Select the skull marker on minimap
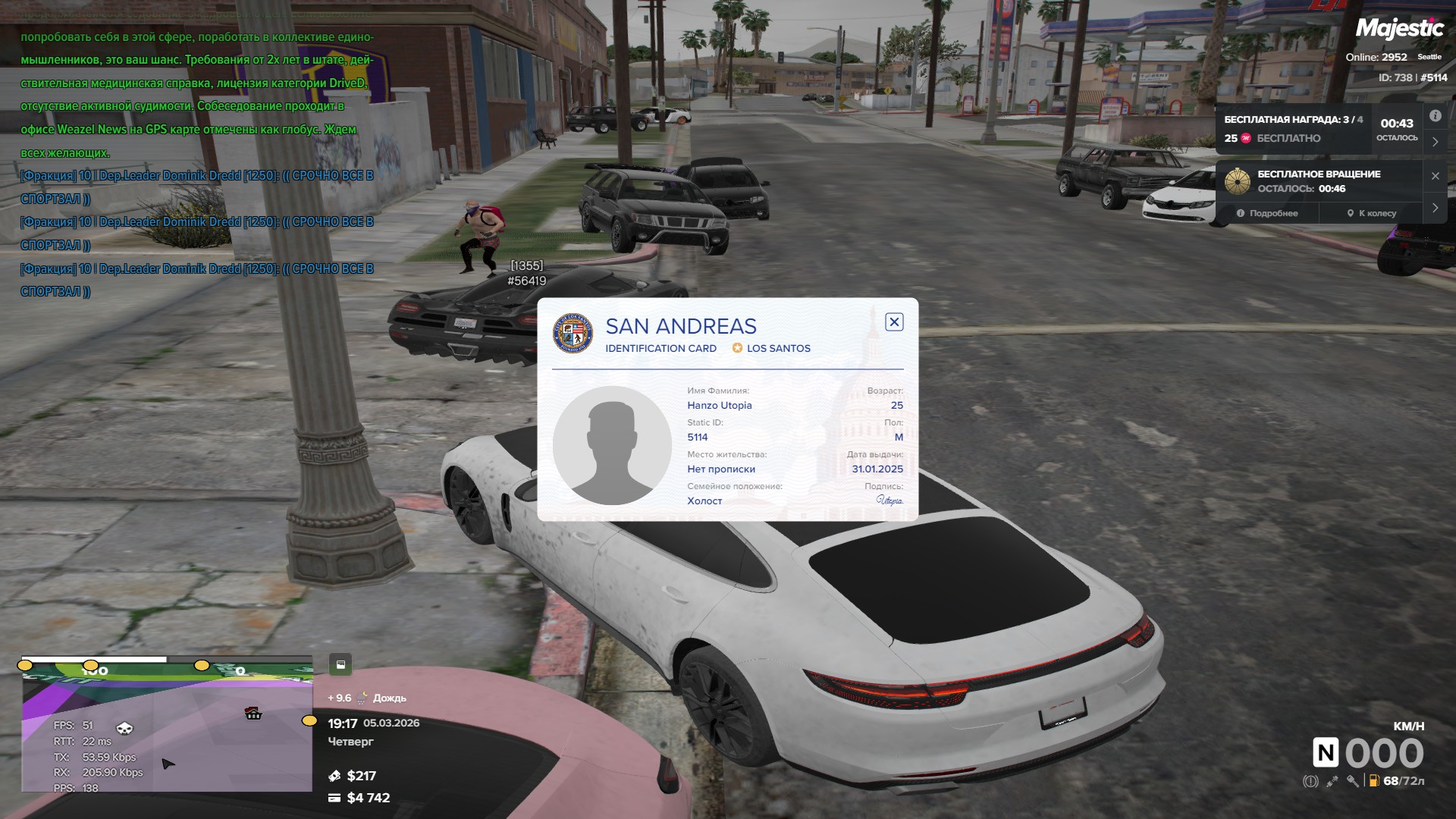This screenshot has height=819, width=1456. [124, 729]
